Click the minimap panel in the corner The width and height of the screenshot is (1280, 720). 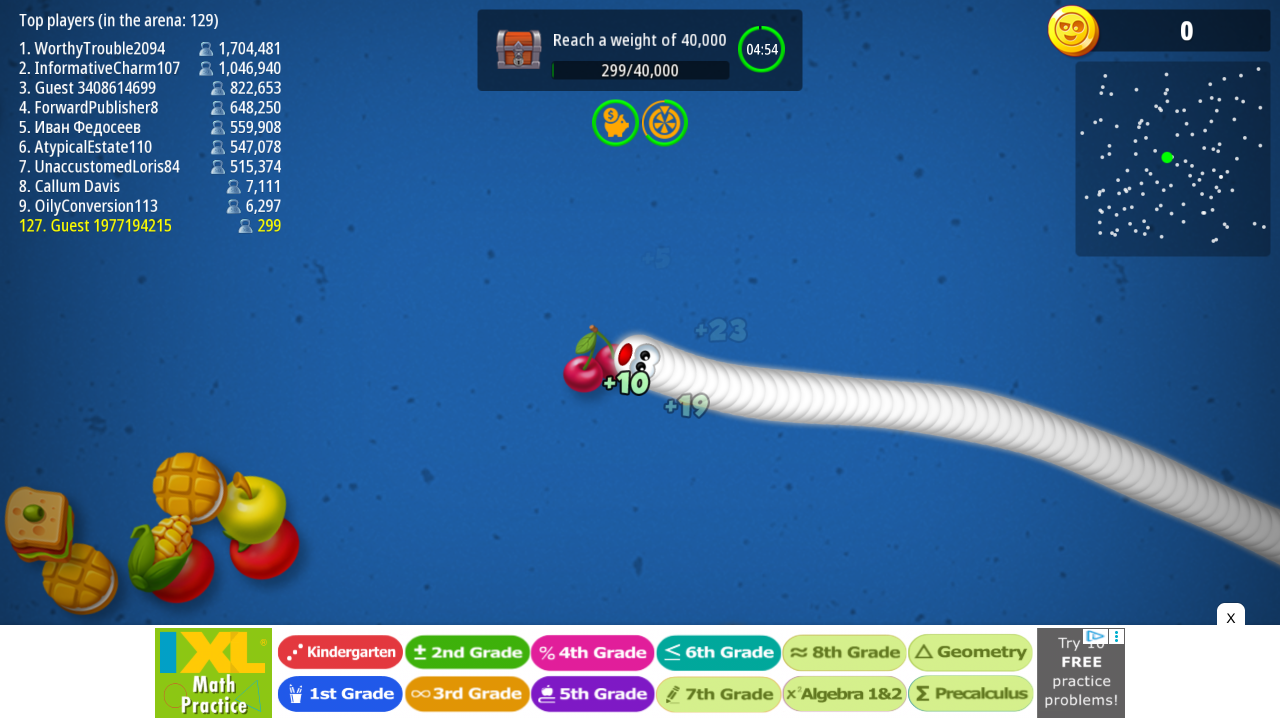(1172, 158)
